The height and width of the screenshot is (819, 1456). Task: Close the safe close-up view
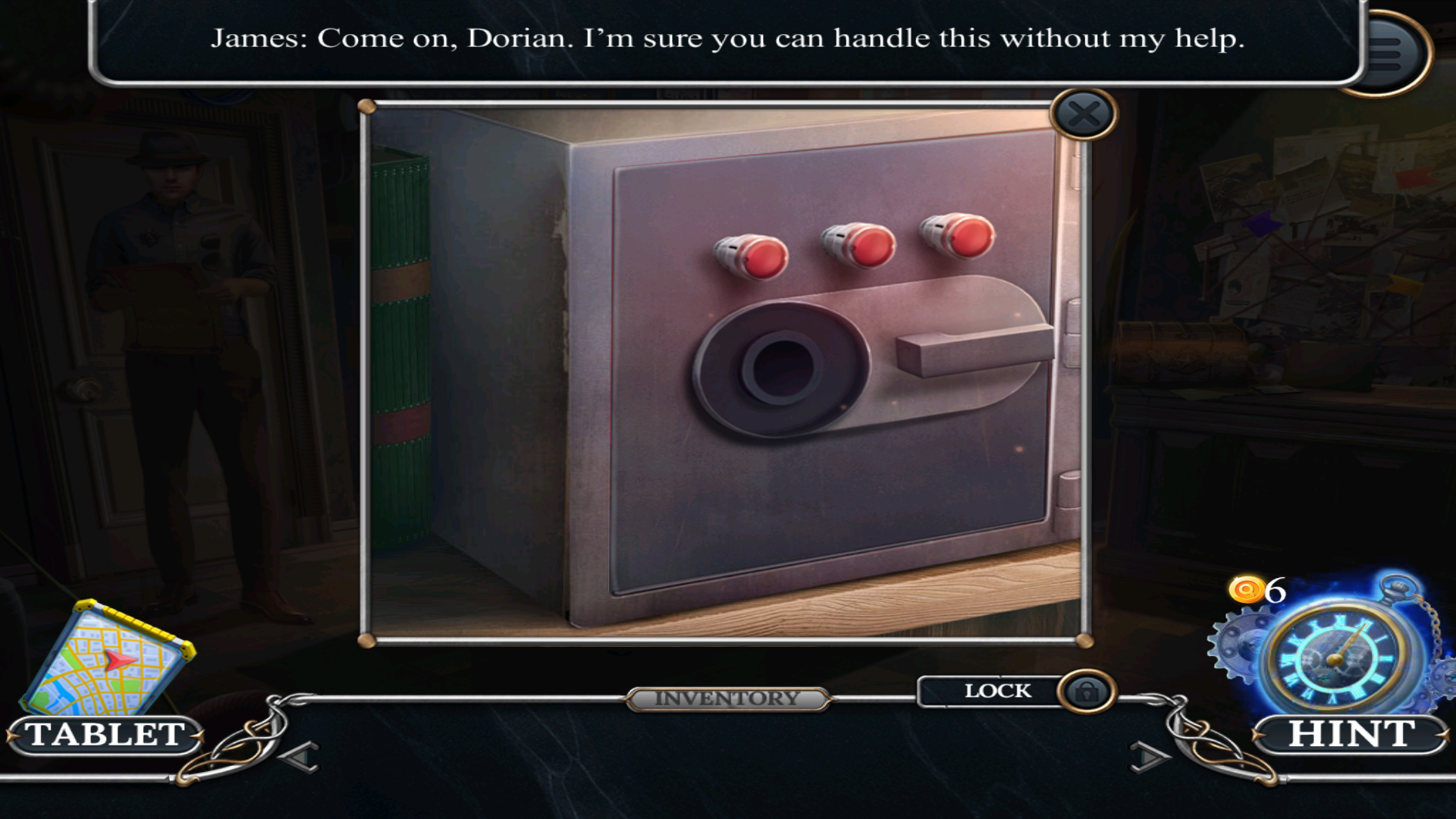click(1084, 115)
